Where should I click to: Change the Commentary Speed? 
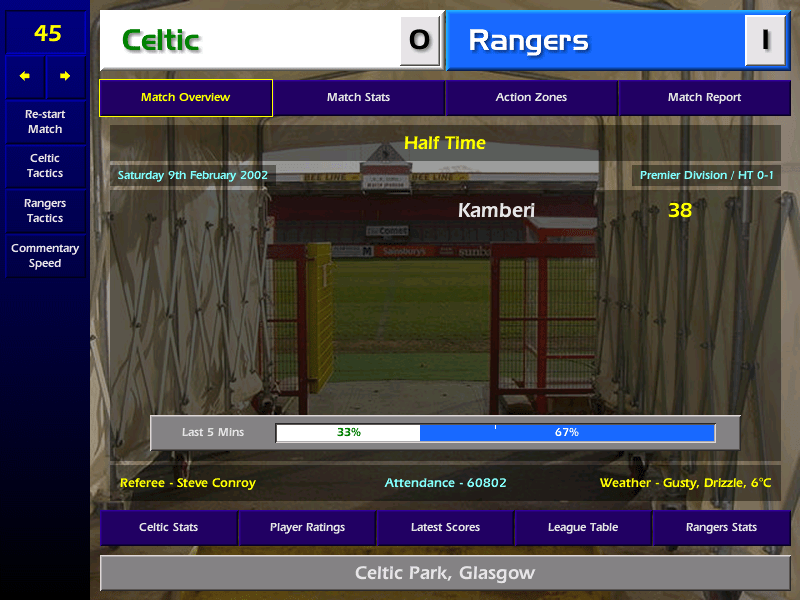click(45, 256)
